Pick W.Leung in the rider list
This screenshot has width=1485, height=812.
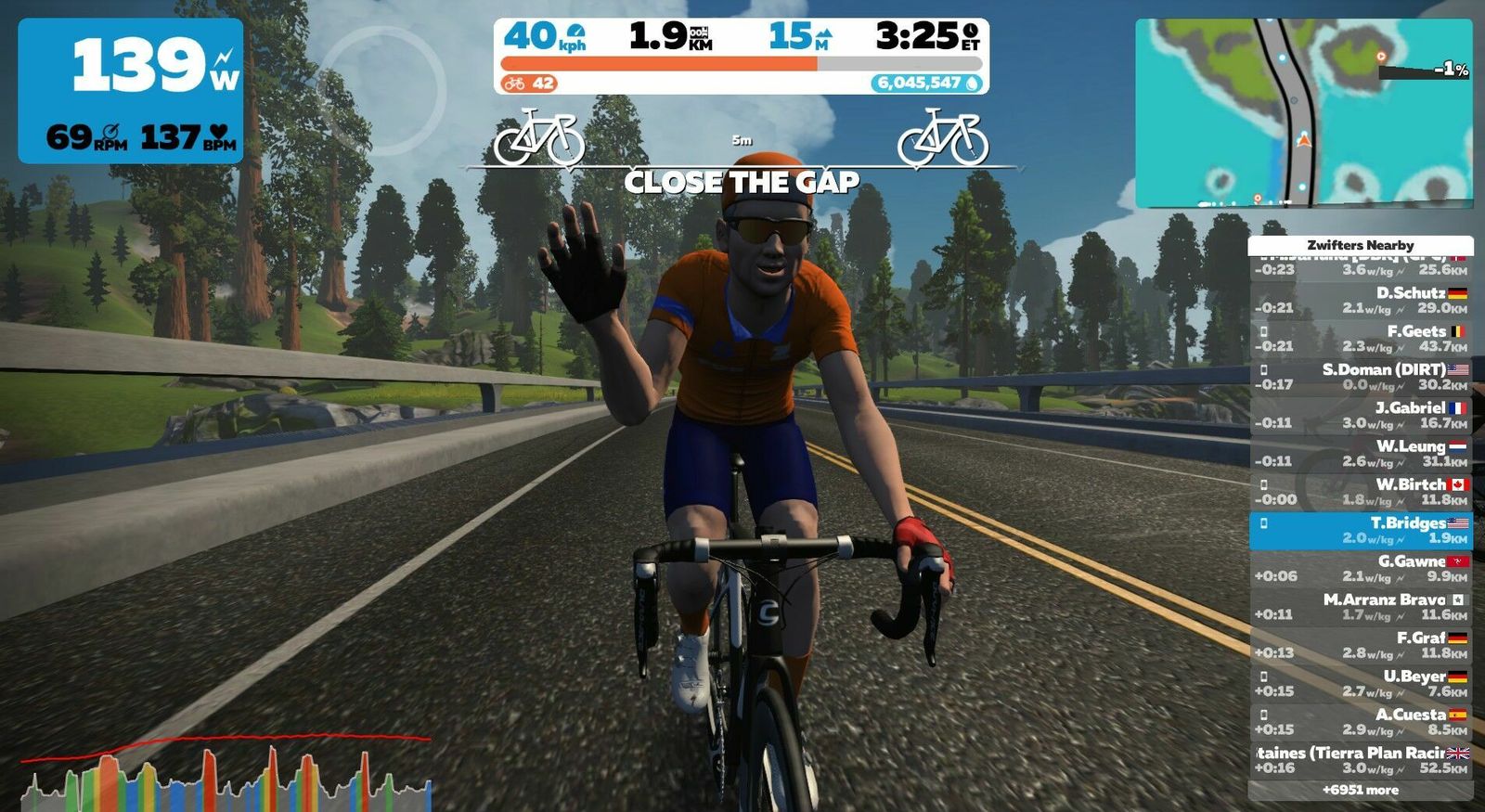[1361, 454]
